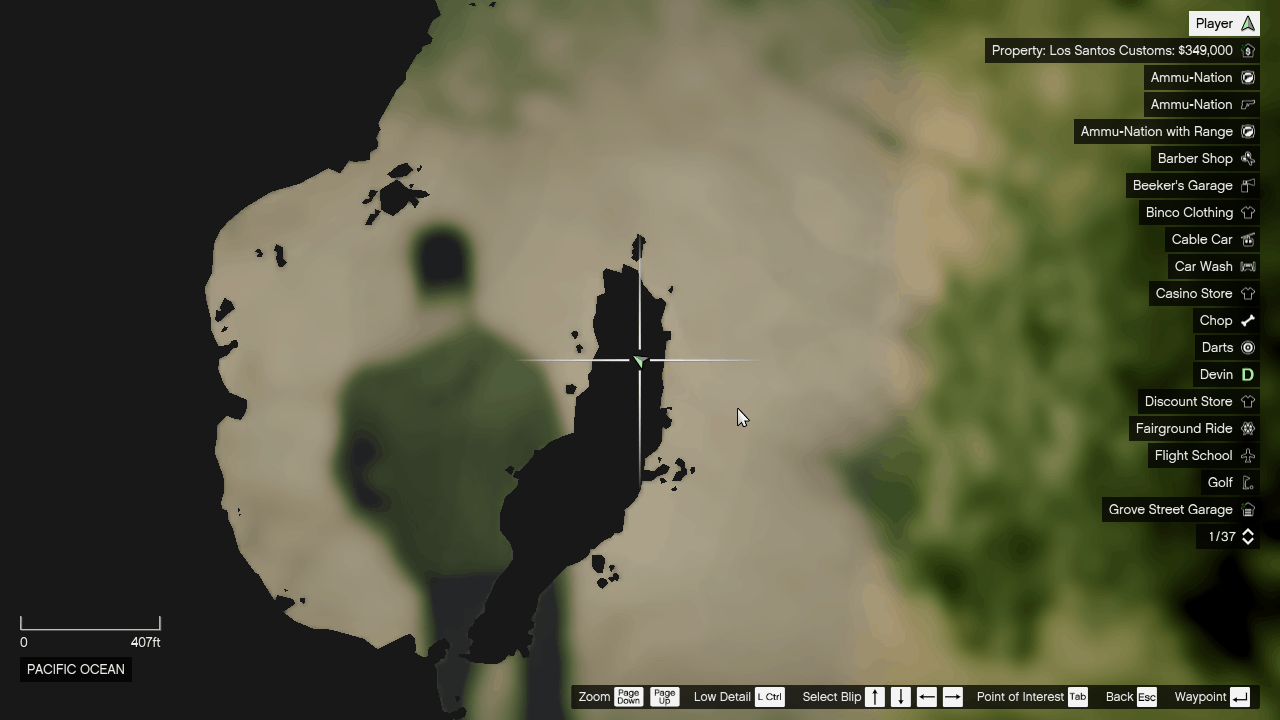Viewport: 1280px width, 720px height.
Task: Select the Cable Car icon
Action: 1247,239
